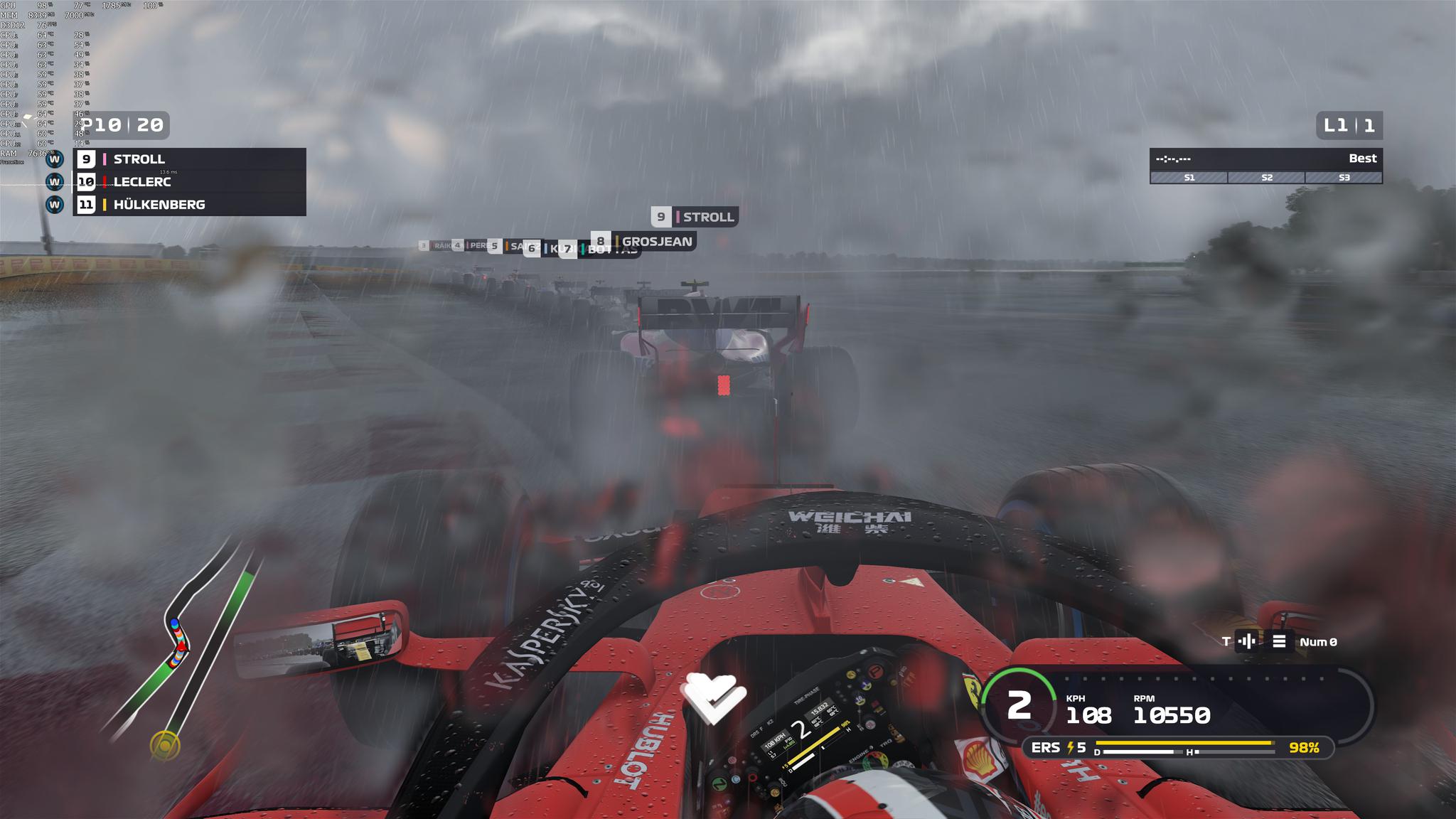
Task: Click the player marker on the track minimap
Action: tap(182, 646)
